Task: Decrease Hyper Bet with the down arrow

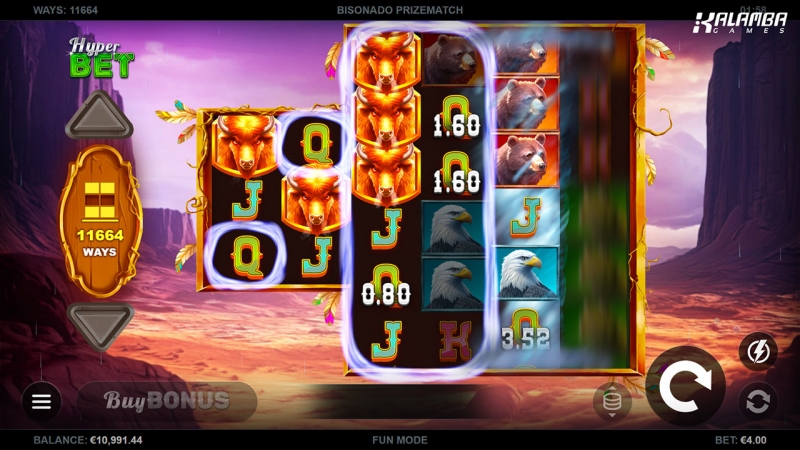Action: (x=99, y=322)
